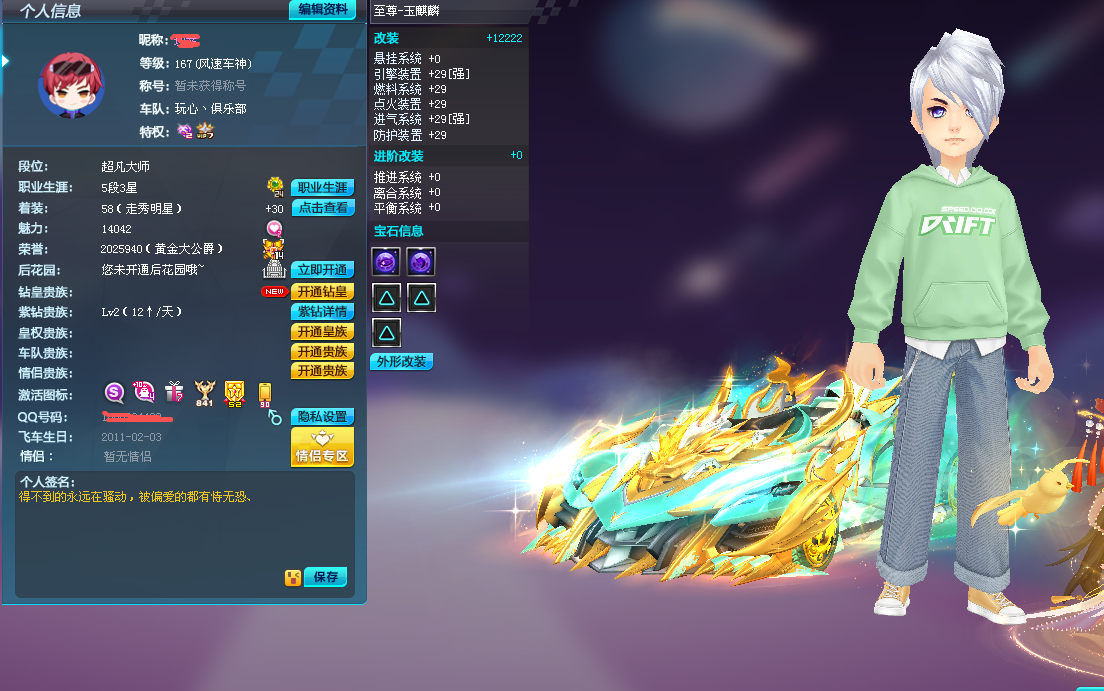Show the 紫钻详情 purple diamond details
Viewport: 1104px width, 691px height.
point(322,312)
